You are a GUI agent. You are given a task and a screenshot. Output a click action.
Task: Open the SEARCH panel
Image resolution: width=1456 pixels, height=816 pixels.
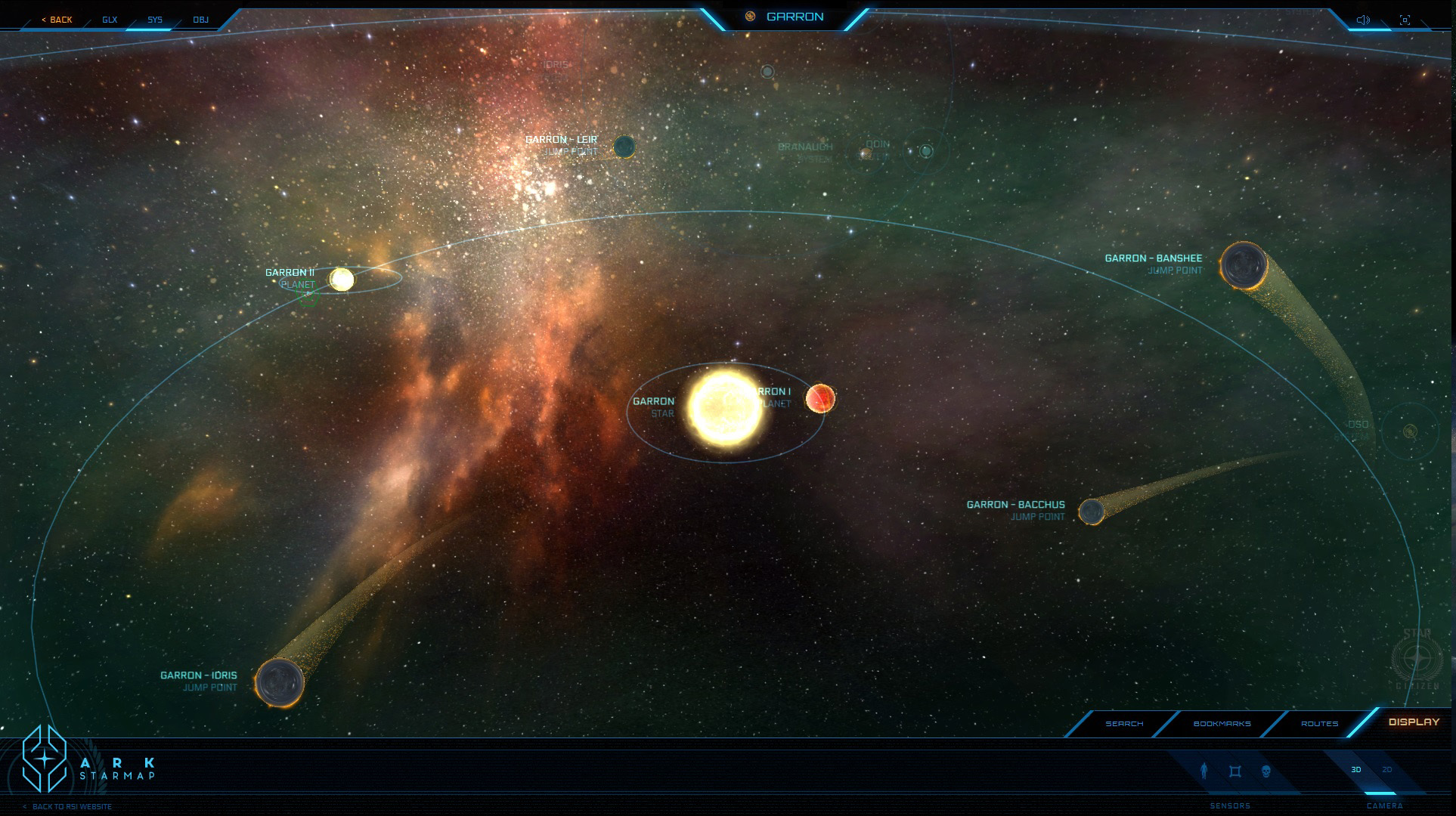(1124, 724)
